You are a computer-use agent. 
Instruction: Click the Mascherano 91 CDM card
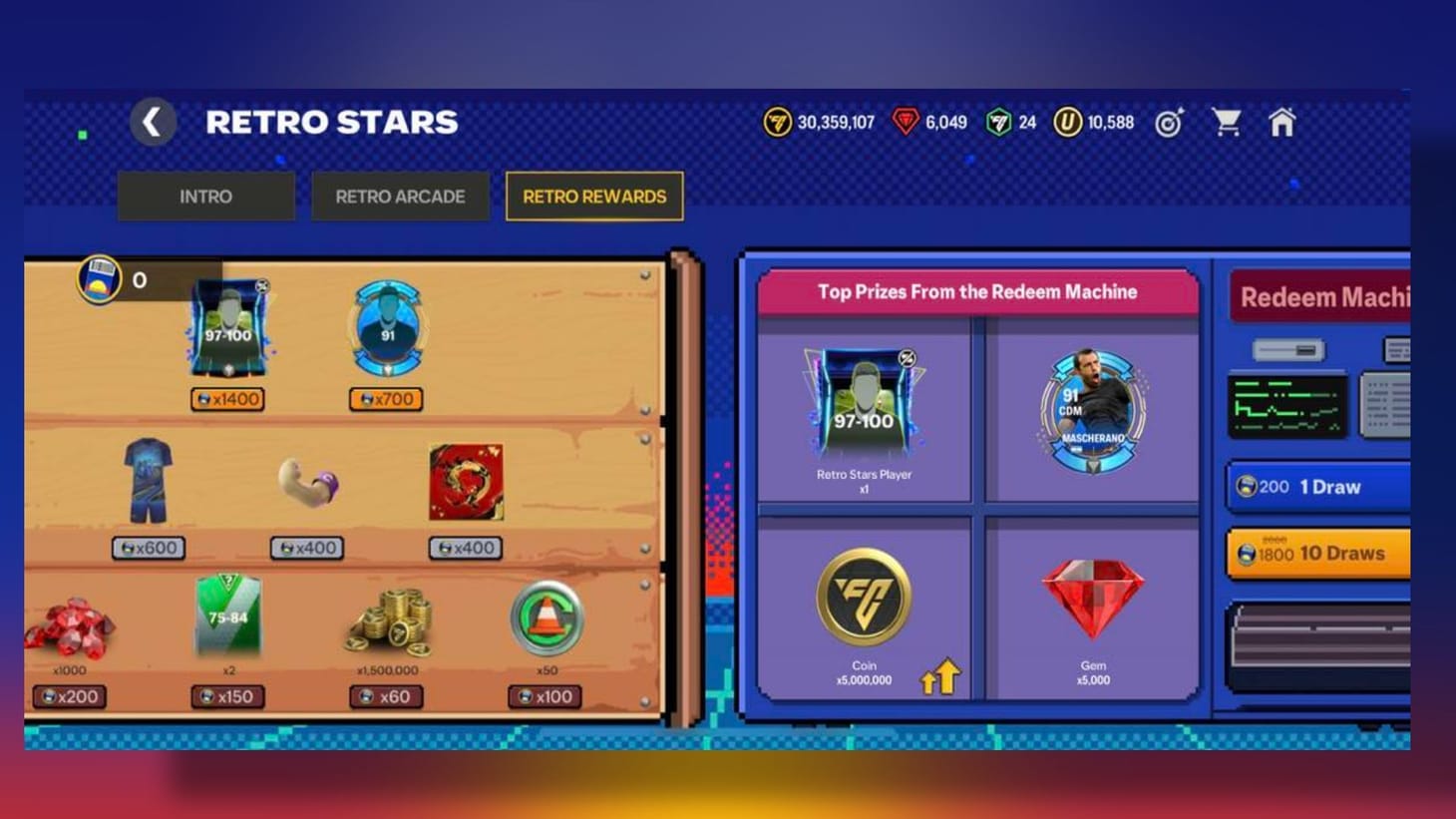(x=1094, y=412)
